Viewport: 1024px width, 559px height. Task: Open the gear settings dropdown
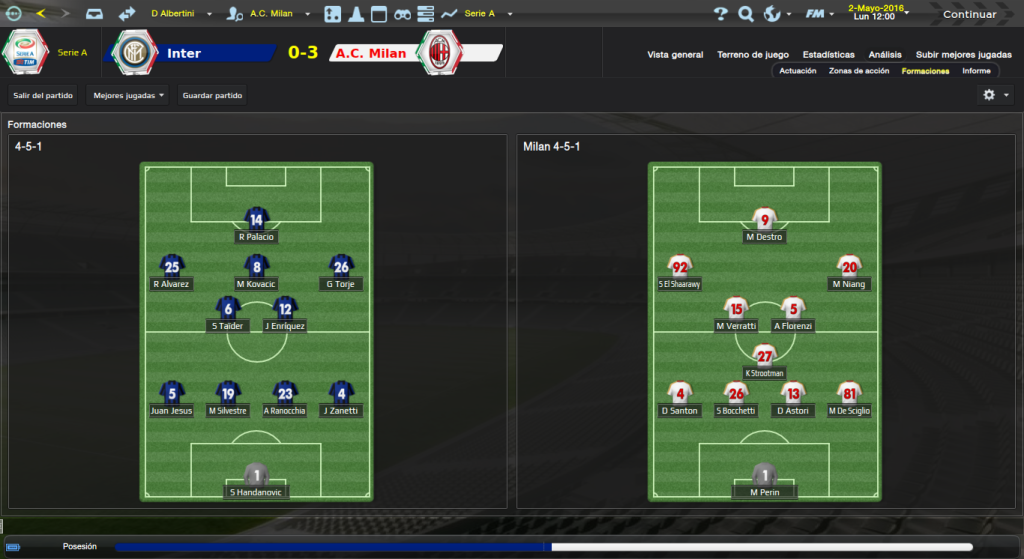tap(996, 95)
